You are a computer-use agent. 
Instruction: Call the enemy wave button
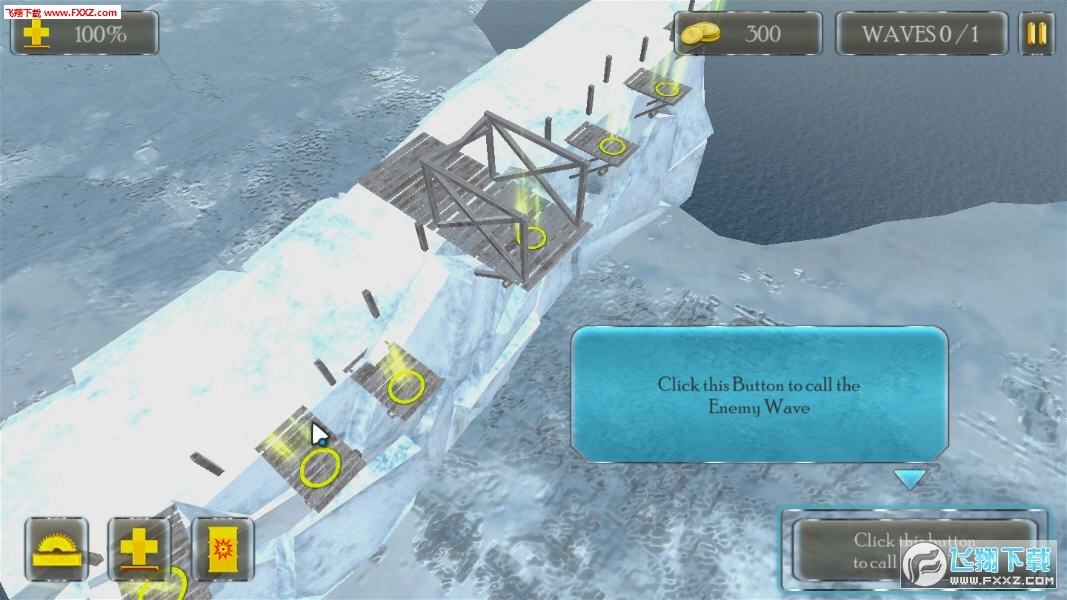point(913,549)
